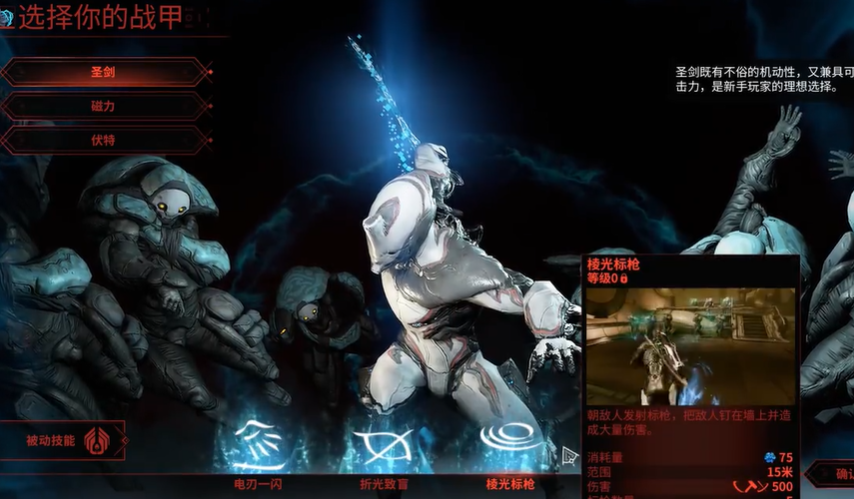Screen dimensions: 854x499
Task: Click the 棱光标枪 ability icon
Action: click(x=509, y=442)
